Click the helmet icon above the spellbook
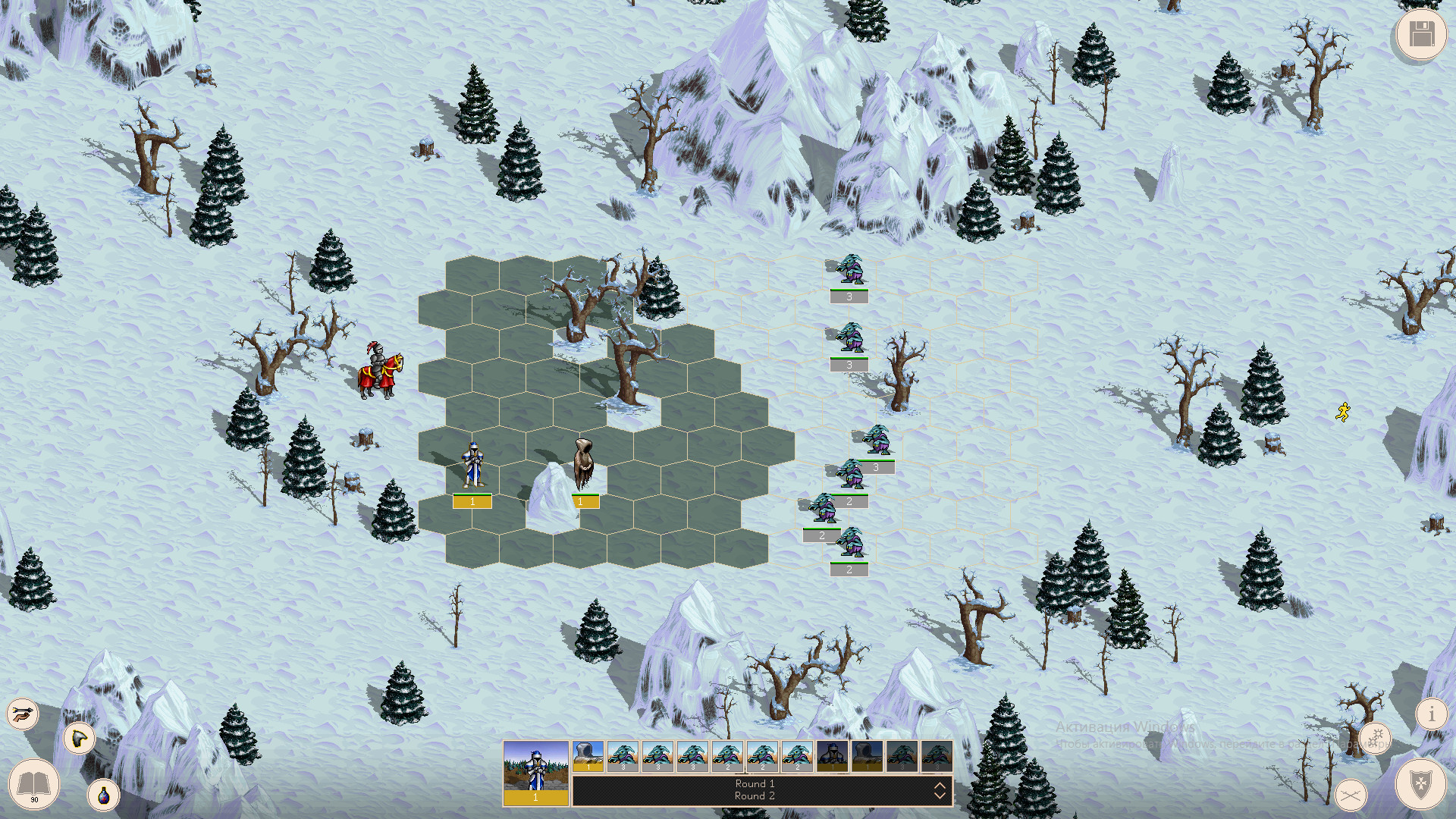The height and width of the screenshot is (819, 1456). 79,739
